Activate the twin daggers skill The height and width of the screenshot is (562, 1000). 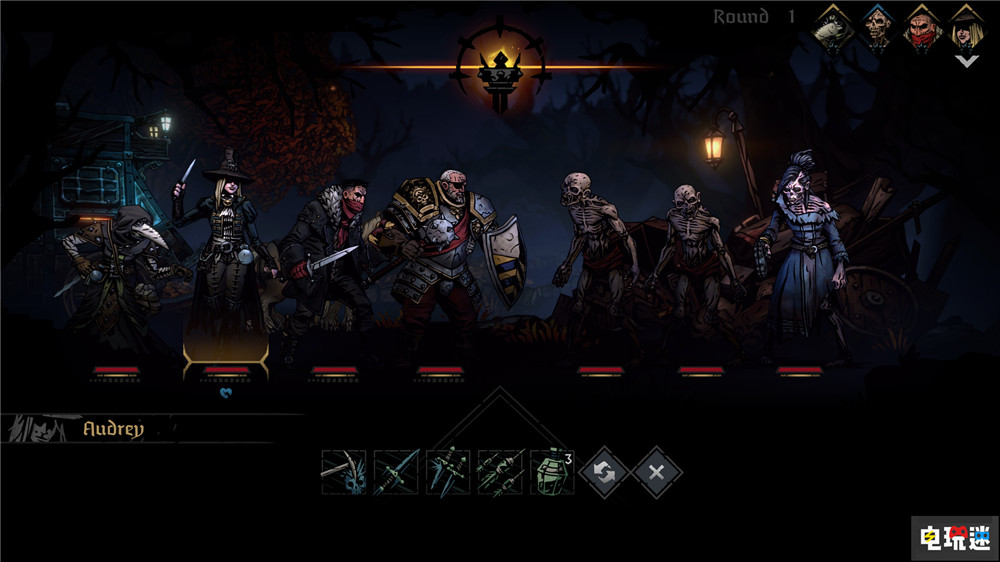click(x=448, y=472)
